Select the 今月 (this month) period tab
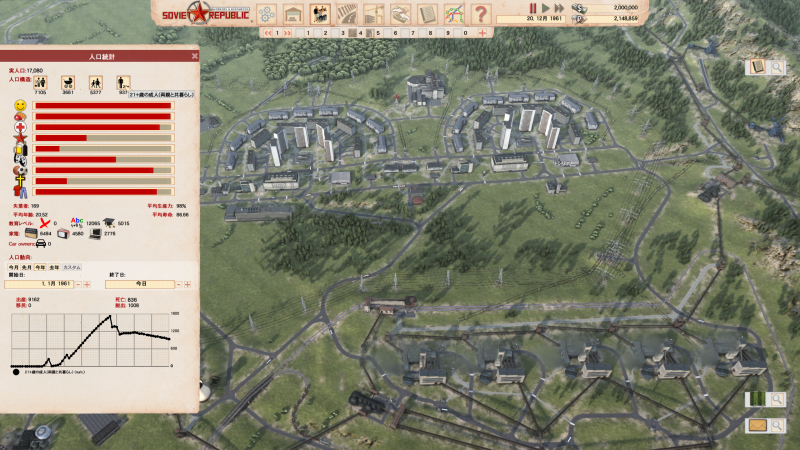Viewport: 800px width, 450px height. tap(15, 267)
